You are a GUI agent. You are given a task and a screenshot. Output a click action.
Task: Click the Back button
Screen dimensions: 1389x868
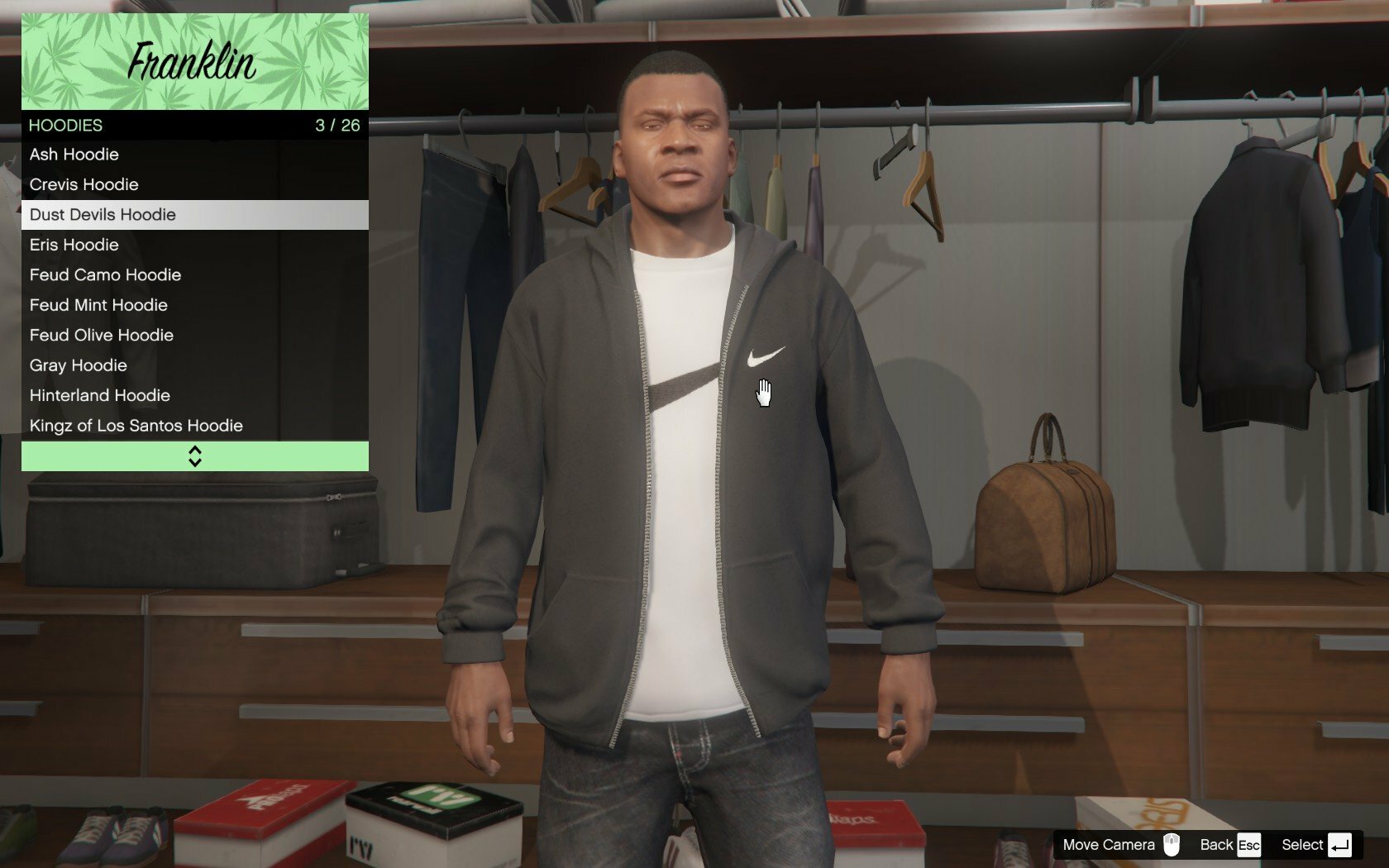tap(1229, 845)
